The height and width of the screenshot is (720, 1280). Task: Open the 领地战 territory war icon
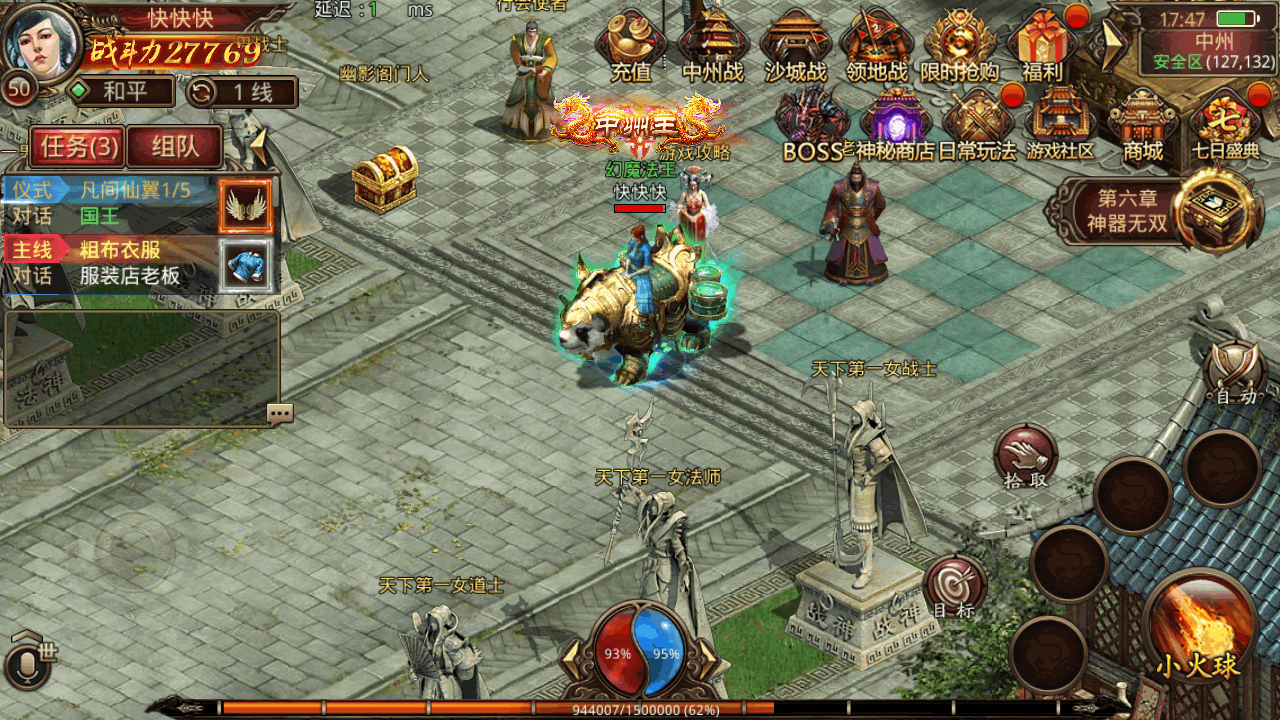pyautogui.click(x=877, y=45)
